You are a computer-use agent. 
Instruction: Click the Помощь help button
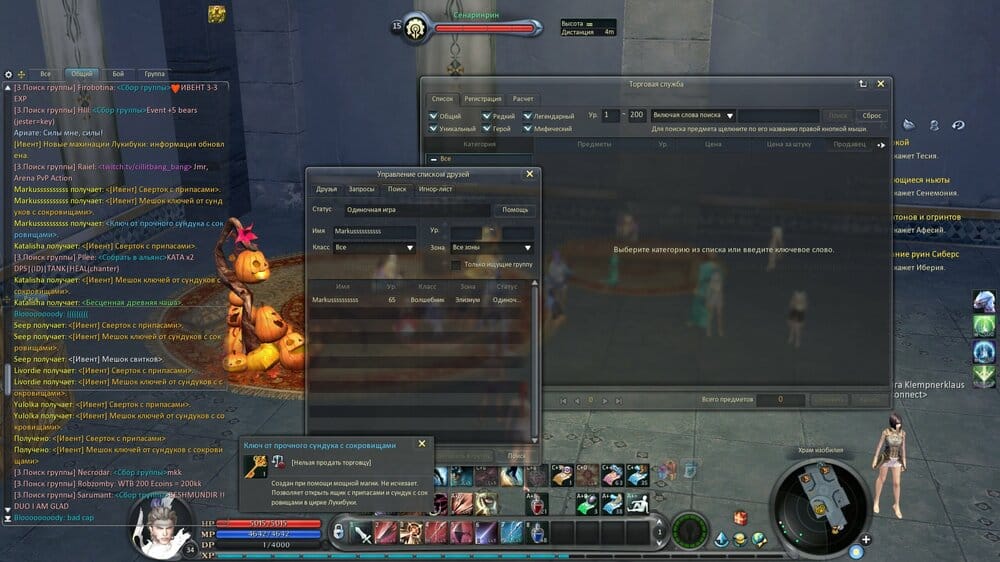(x=514, y=210)
